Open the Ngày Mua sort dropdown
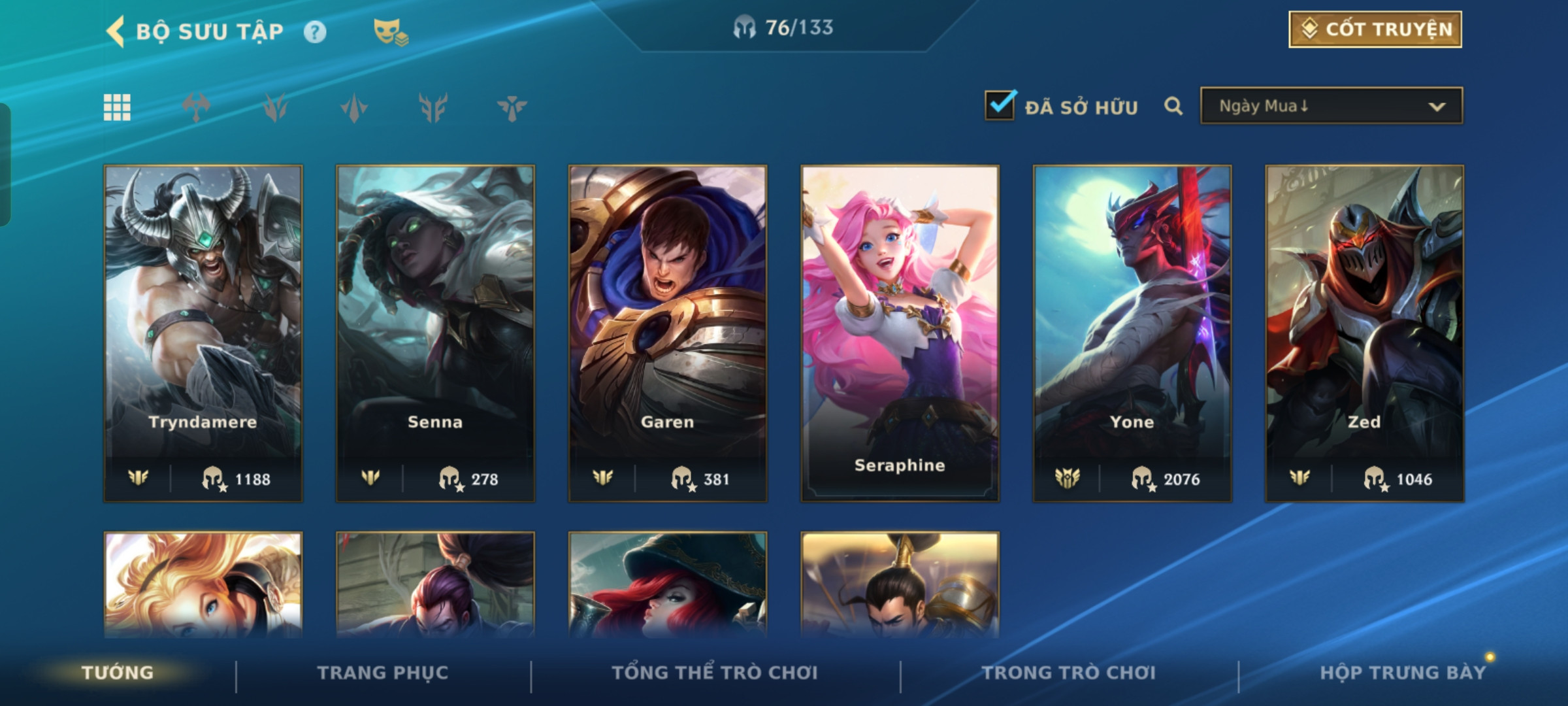Viewport: 1568px width, 706px height. click(1331, 106)
